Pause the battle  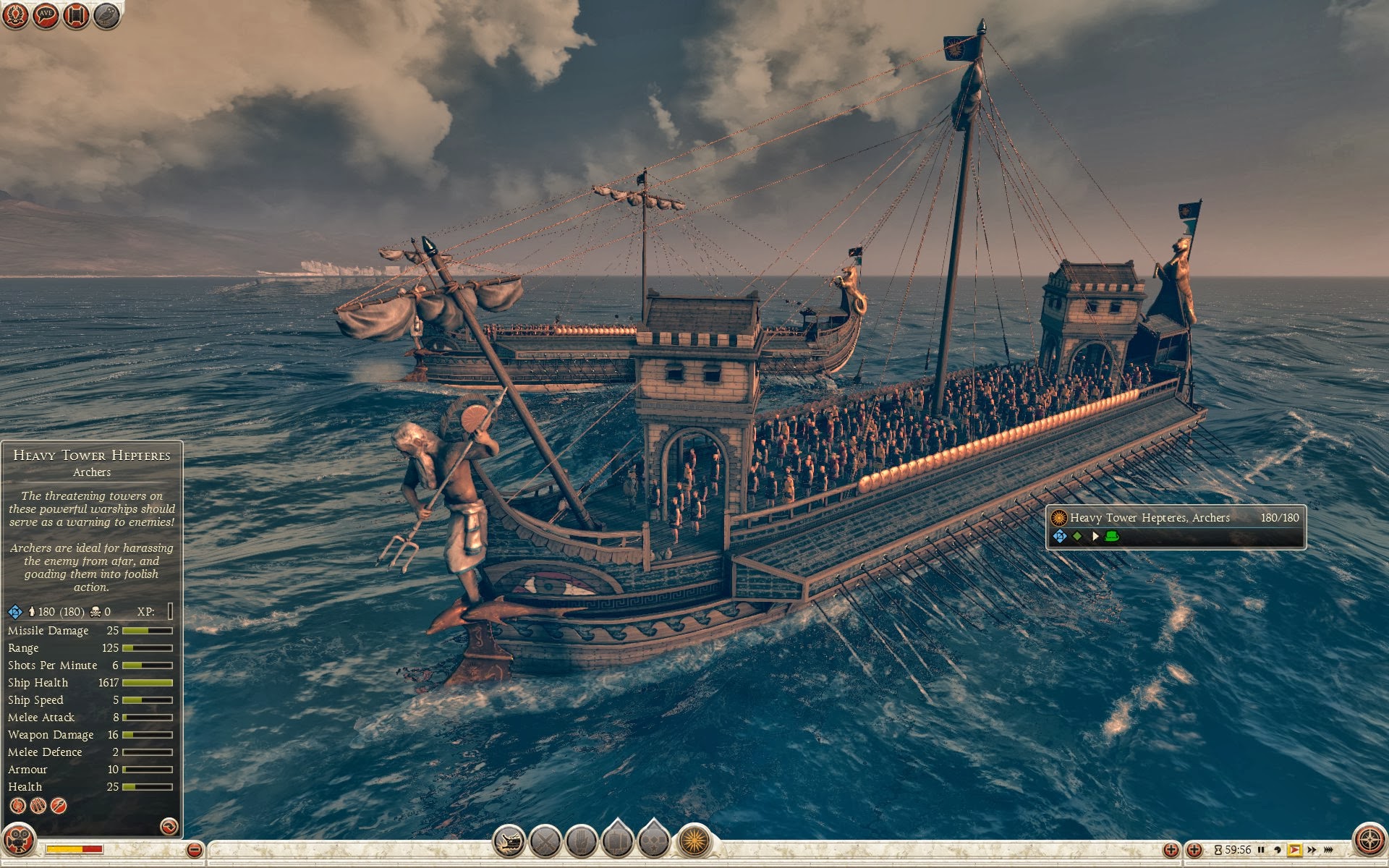tap(1261, 850)
